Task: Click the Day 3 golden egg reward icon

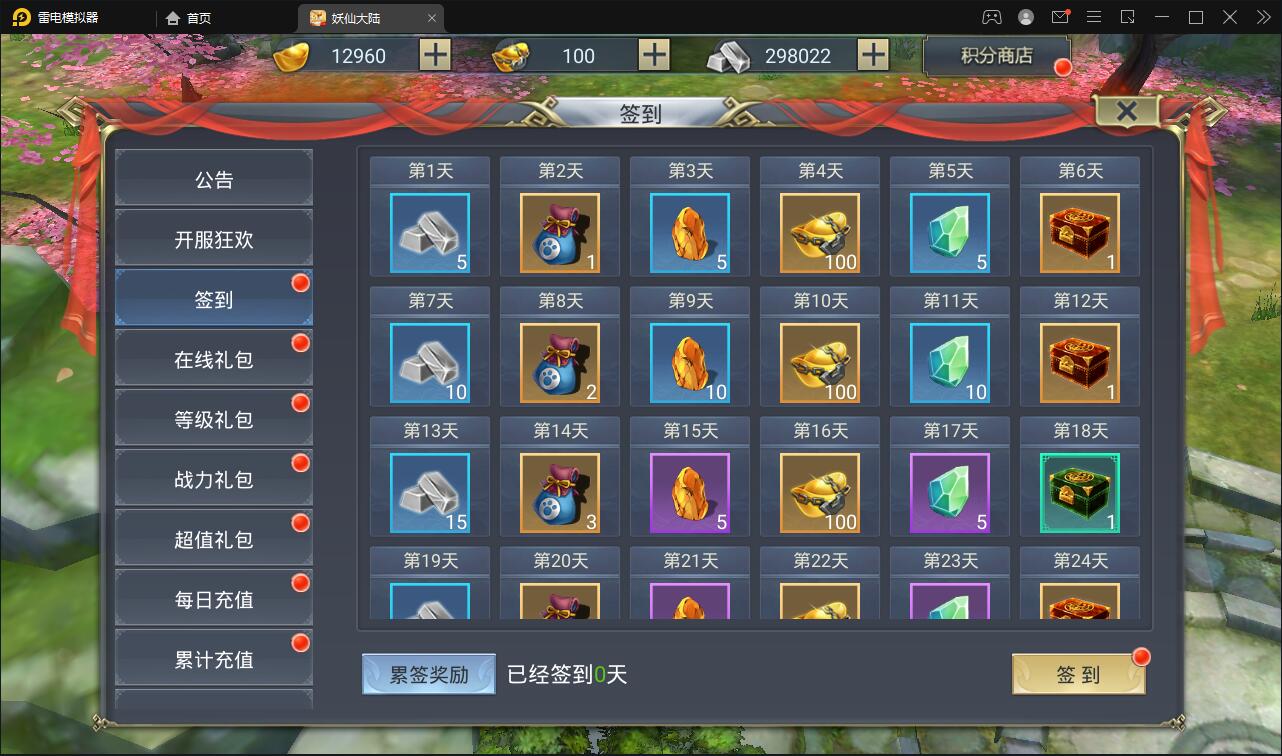Action: [x=689, y=231]
